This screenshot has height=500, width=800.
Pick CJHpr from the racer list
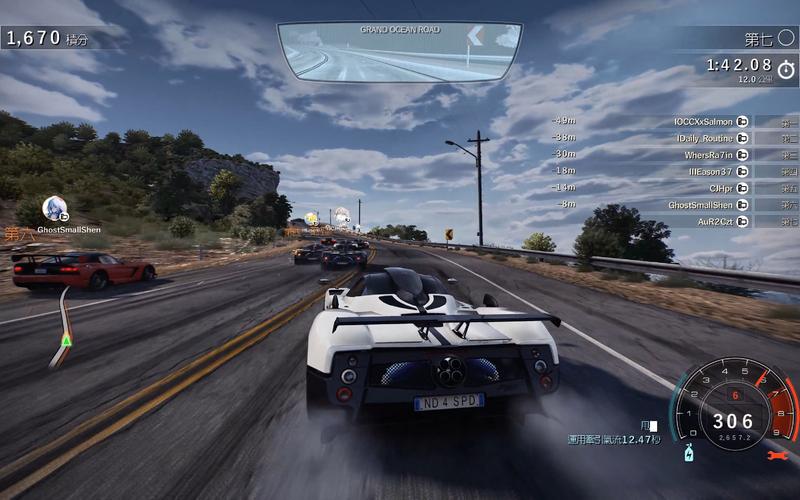[x=720, y=188]
